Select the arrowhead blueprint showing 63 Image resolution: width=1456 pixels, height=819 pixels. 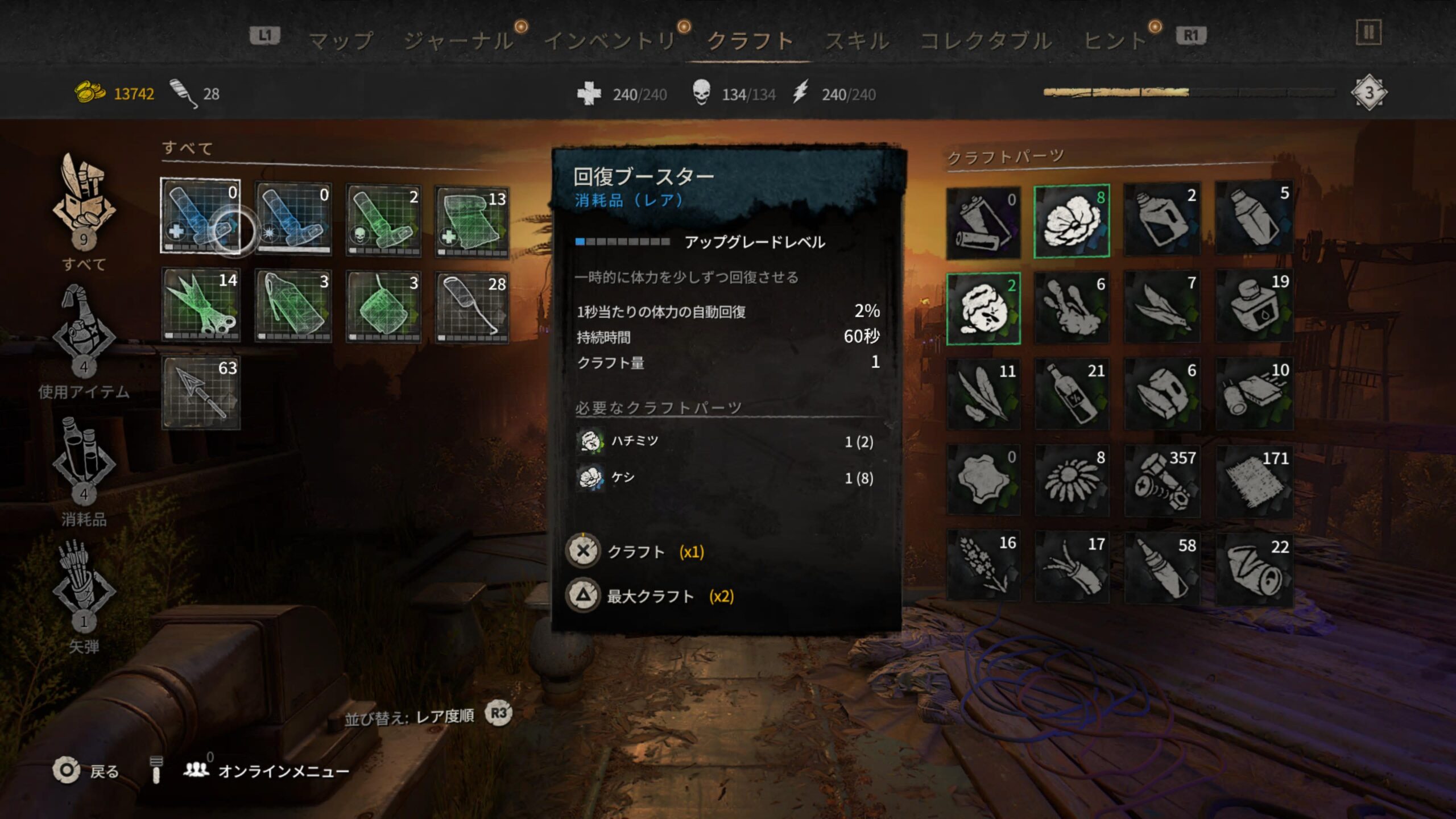(x=200, y=392)
